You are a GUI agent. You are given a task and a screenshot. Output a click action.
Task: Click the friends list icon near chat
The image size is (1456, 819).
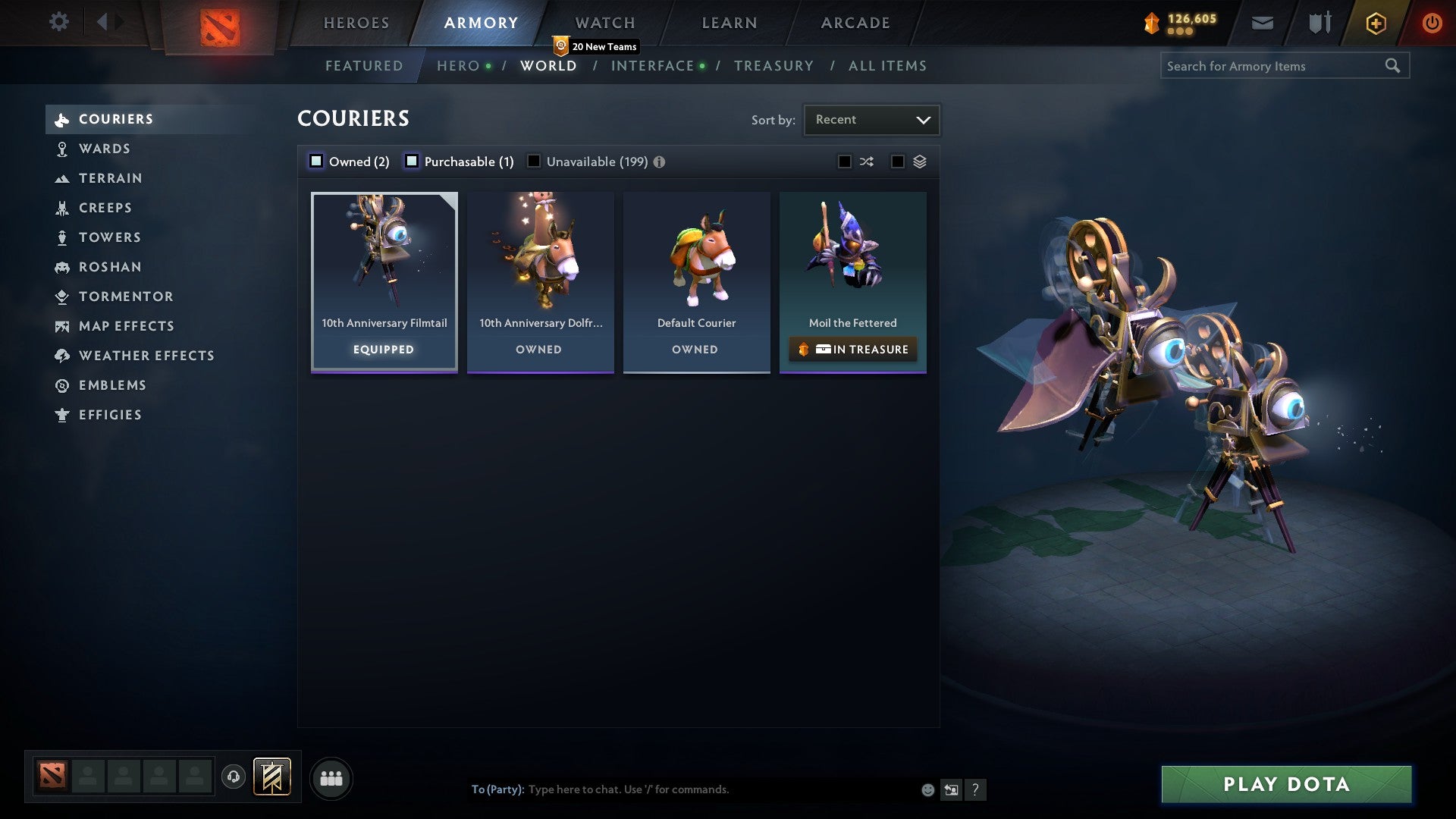(331, 777)
